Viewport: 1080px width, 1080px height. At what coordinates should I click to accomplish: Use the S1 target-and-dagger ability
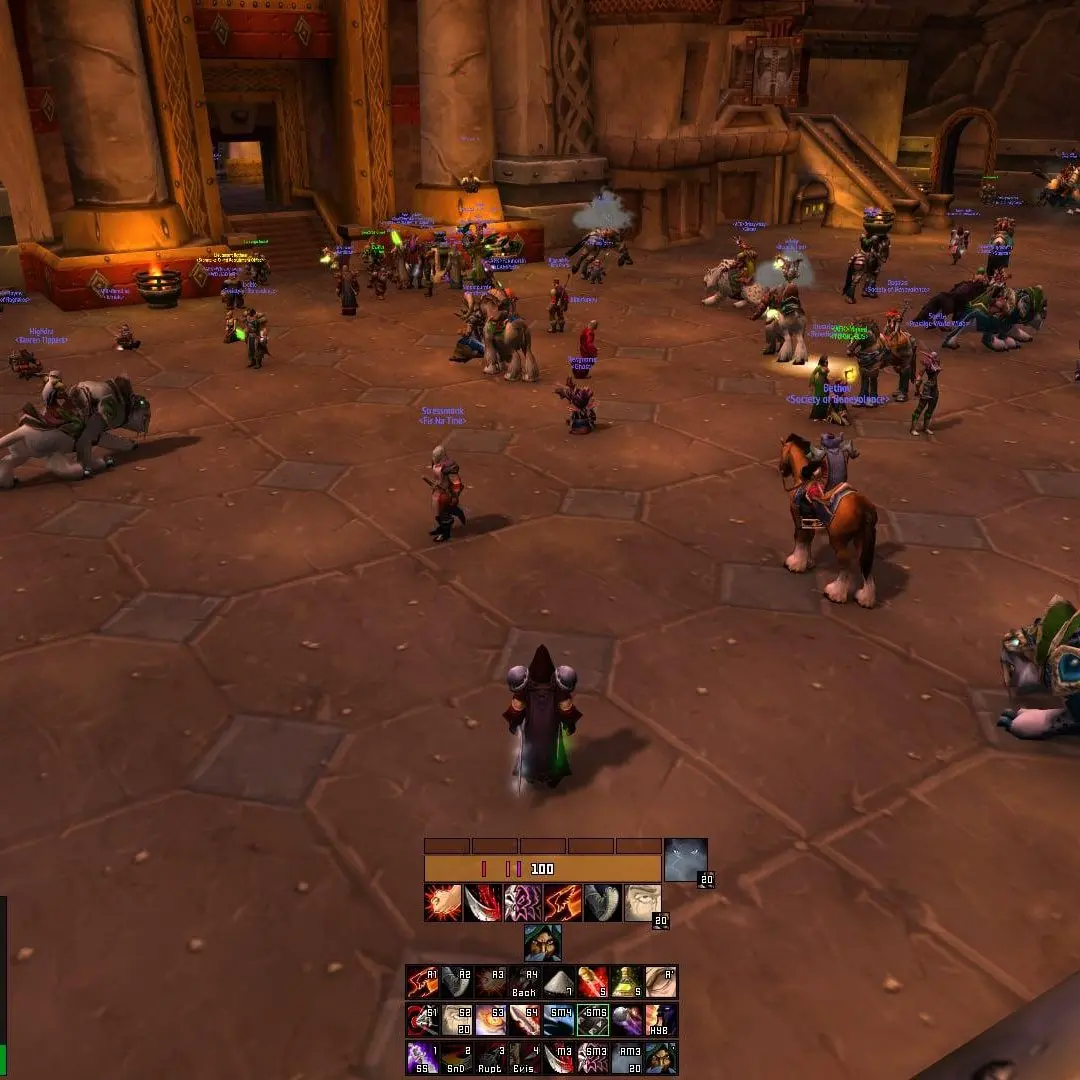pos(422,1020)
